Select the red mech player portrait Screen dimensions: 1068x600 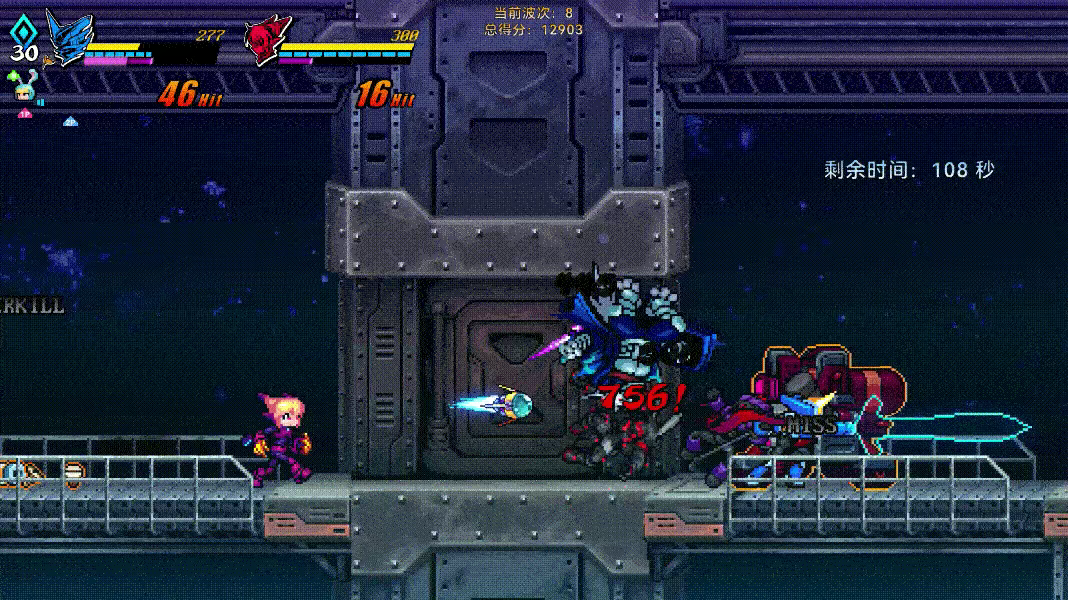pos(264,42)
